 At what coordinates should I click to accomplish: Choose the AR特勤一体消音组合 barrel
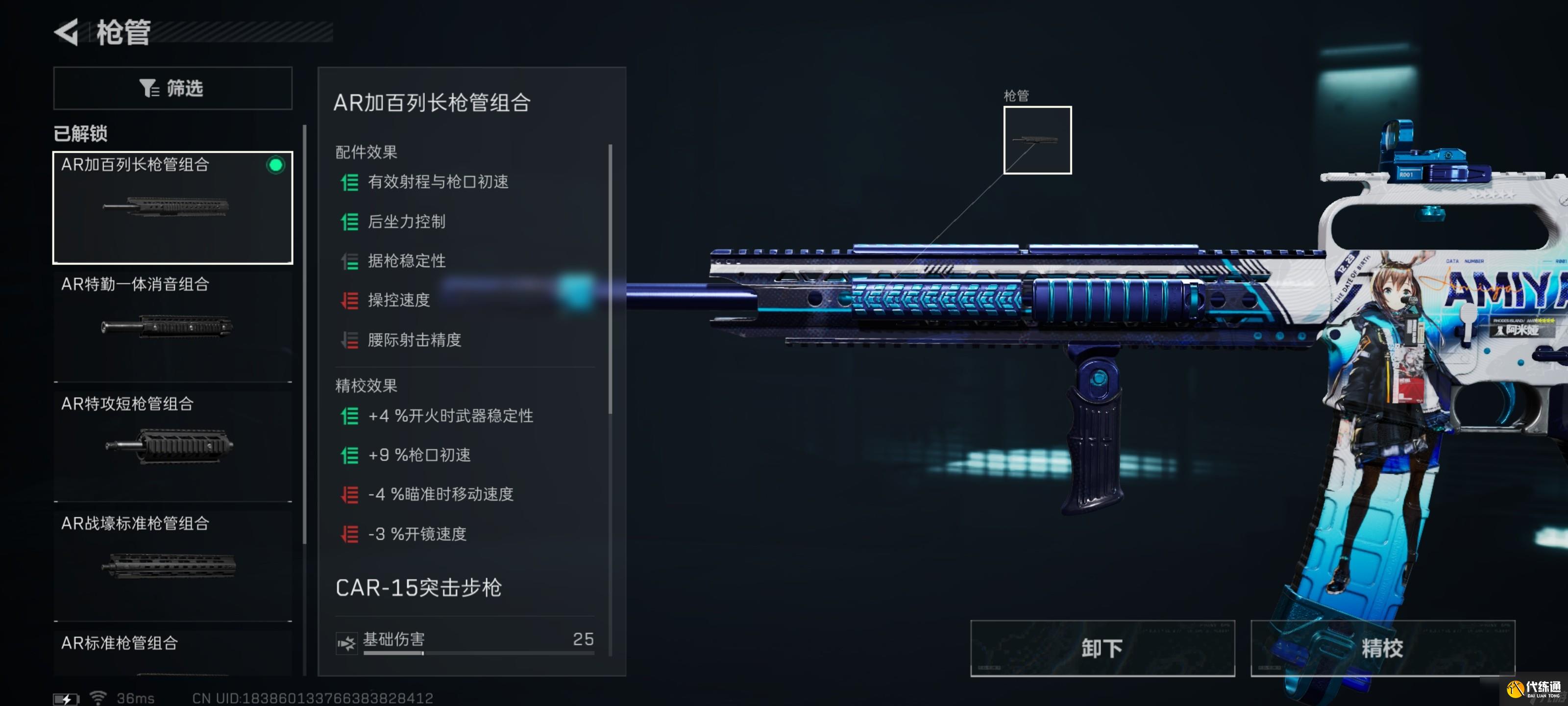pos(173,326)
